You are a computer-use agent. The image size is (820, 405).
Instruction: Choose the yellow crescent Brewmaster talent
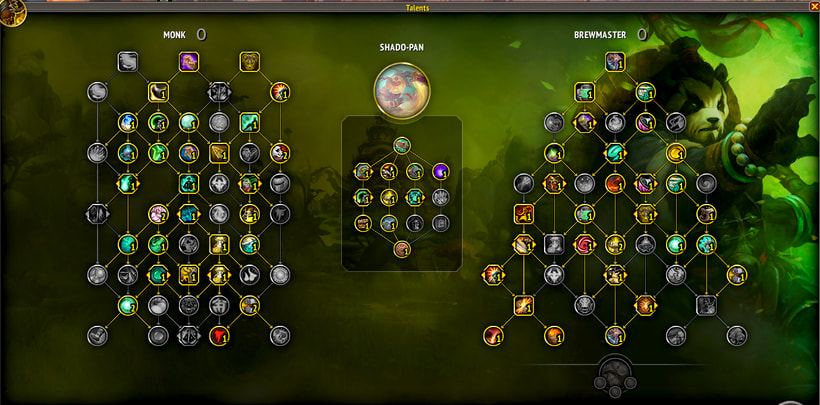point(676,153)
